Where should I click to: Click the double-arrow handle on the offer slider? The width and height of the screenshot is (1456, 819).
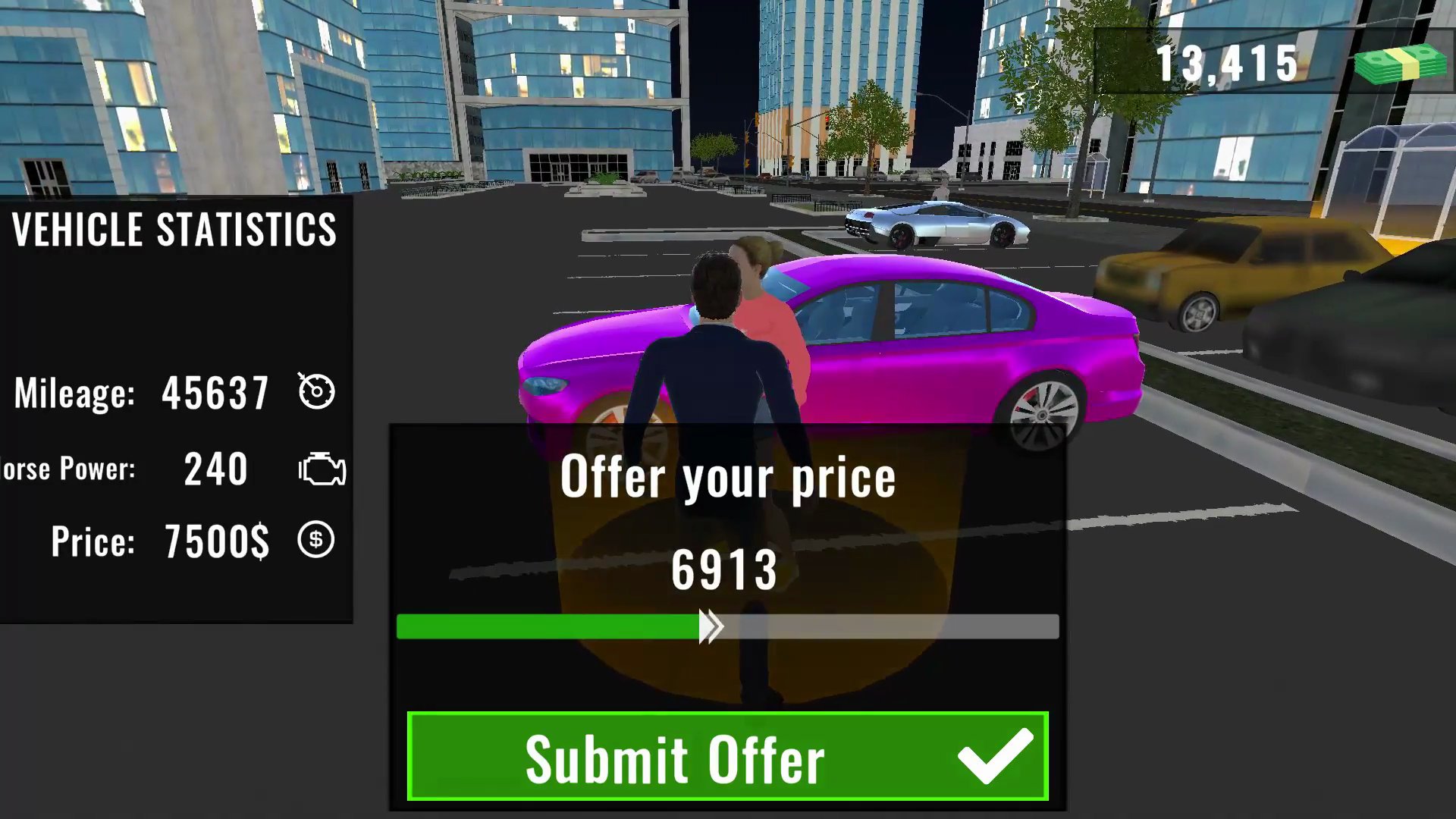711,626
